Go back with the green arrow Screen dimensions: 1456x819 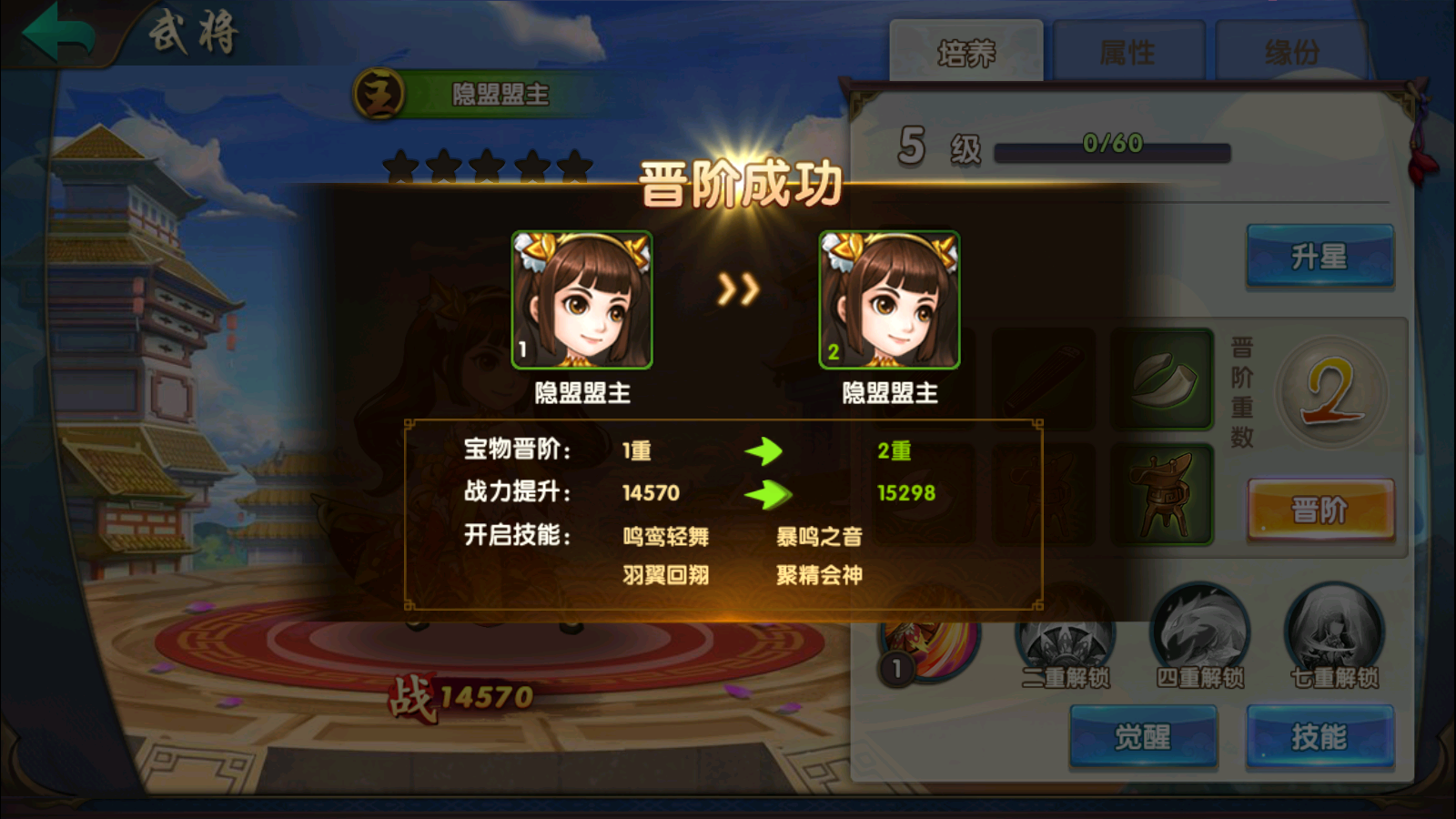58,33
